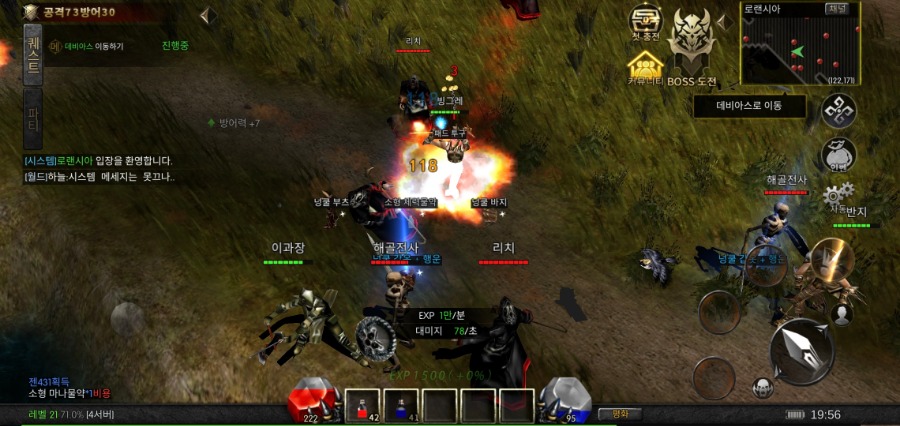Use the blue mana potion slot
The height and width of the screenshot is (426, 900).
401,405
